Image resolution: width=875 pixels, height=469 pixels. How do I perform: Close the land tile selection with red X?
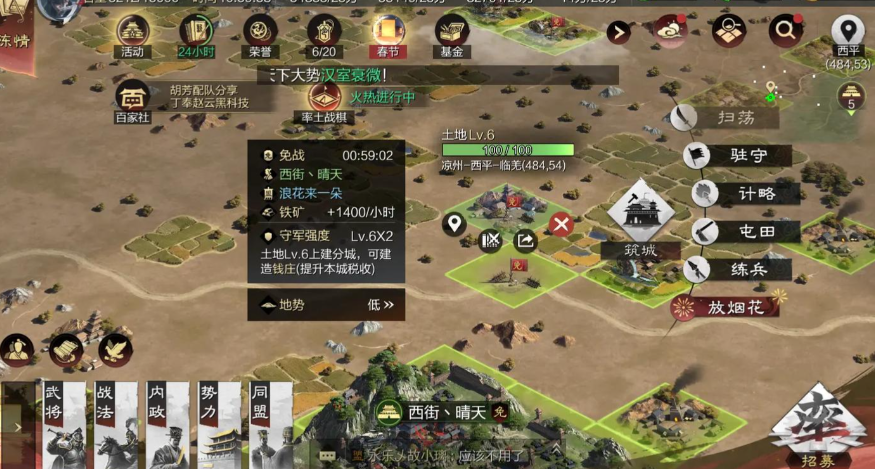561,225
